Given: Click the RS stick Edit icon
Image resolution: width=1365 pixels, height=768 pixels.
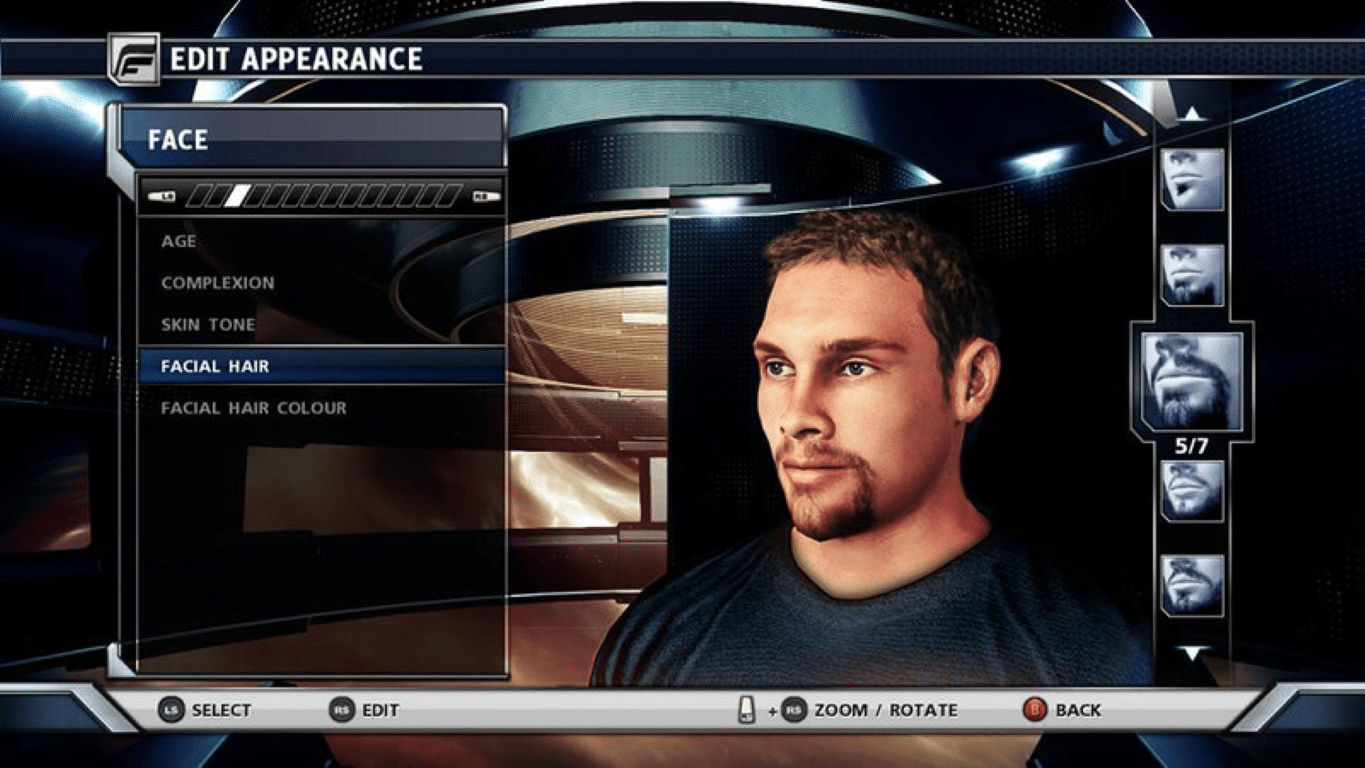Looking at the screenshot, I should pyautogui.click(x=343, y=710).
